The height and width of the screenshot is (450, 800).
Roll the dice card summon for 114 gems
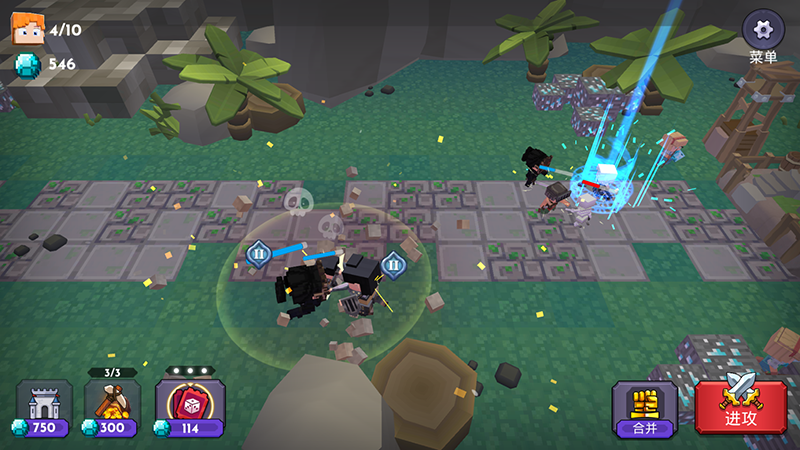pos(190,408)
